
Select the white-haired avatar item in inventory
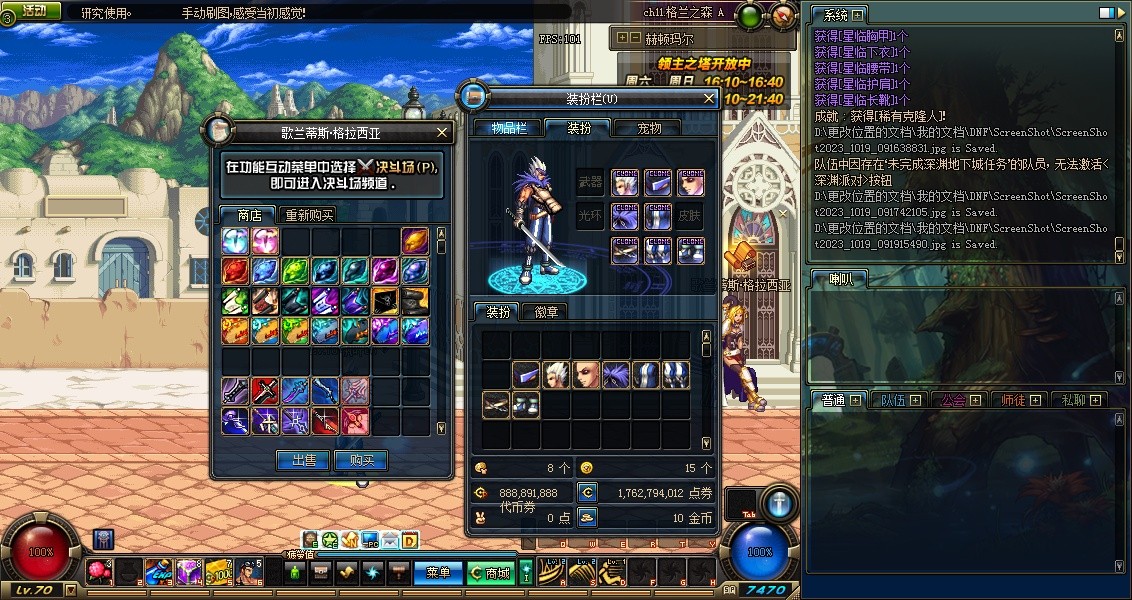click(x=557, y=375)
